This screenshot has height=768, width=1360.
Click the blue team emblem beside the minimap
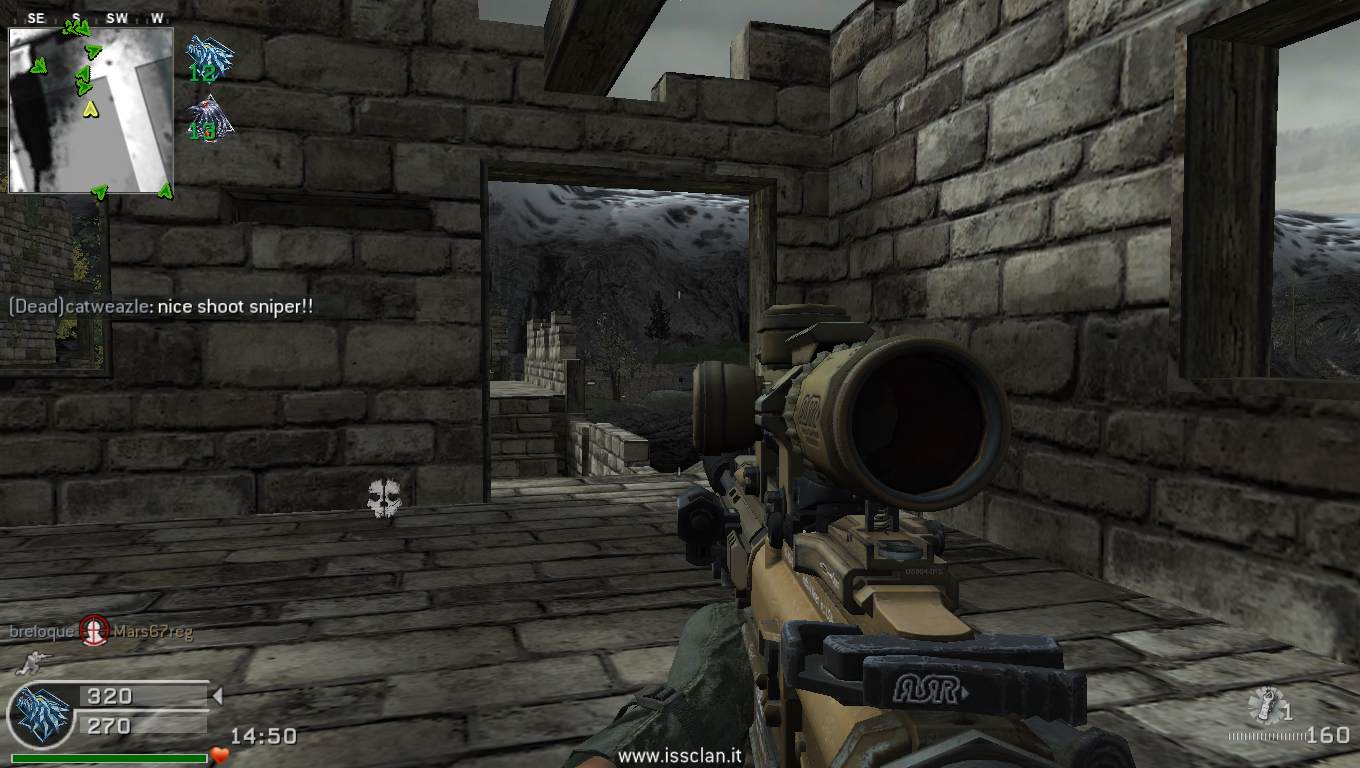[x=209, y=57]
